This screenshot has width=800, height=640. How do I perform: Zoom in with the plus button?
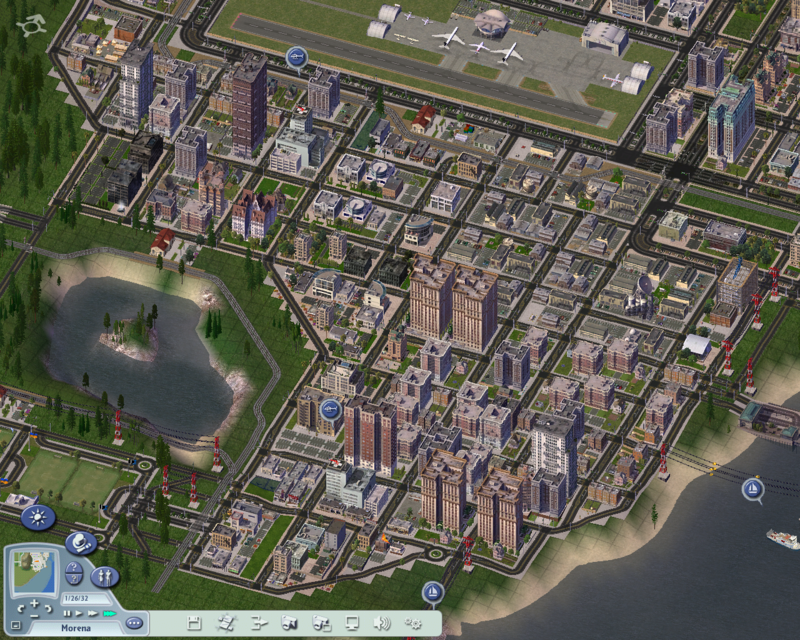(x=34, y=603)
